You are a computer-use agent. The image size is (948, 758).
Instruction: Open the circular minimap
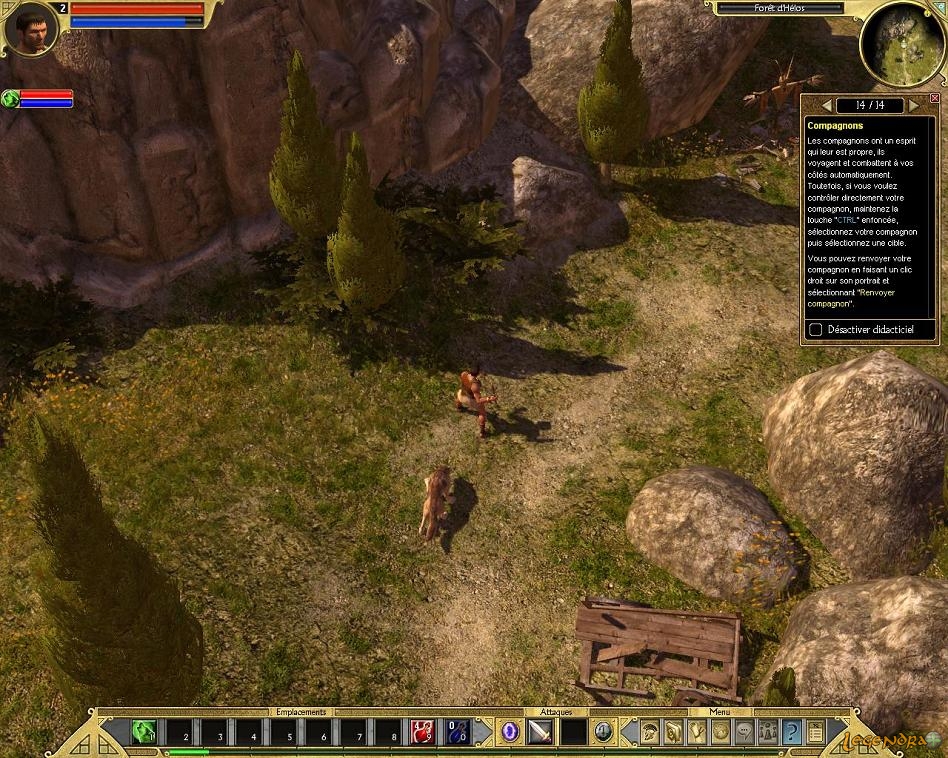pyautogui.click(x=901, y=43)
